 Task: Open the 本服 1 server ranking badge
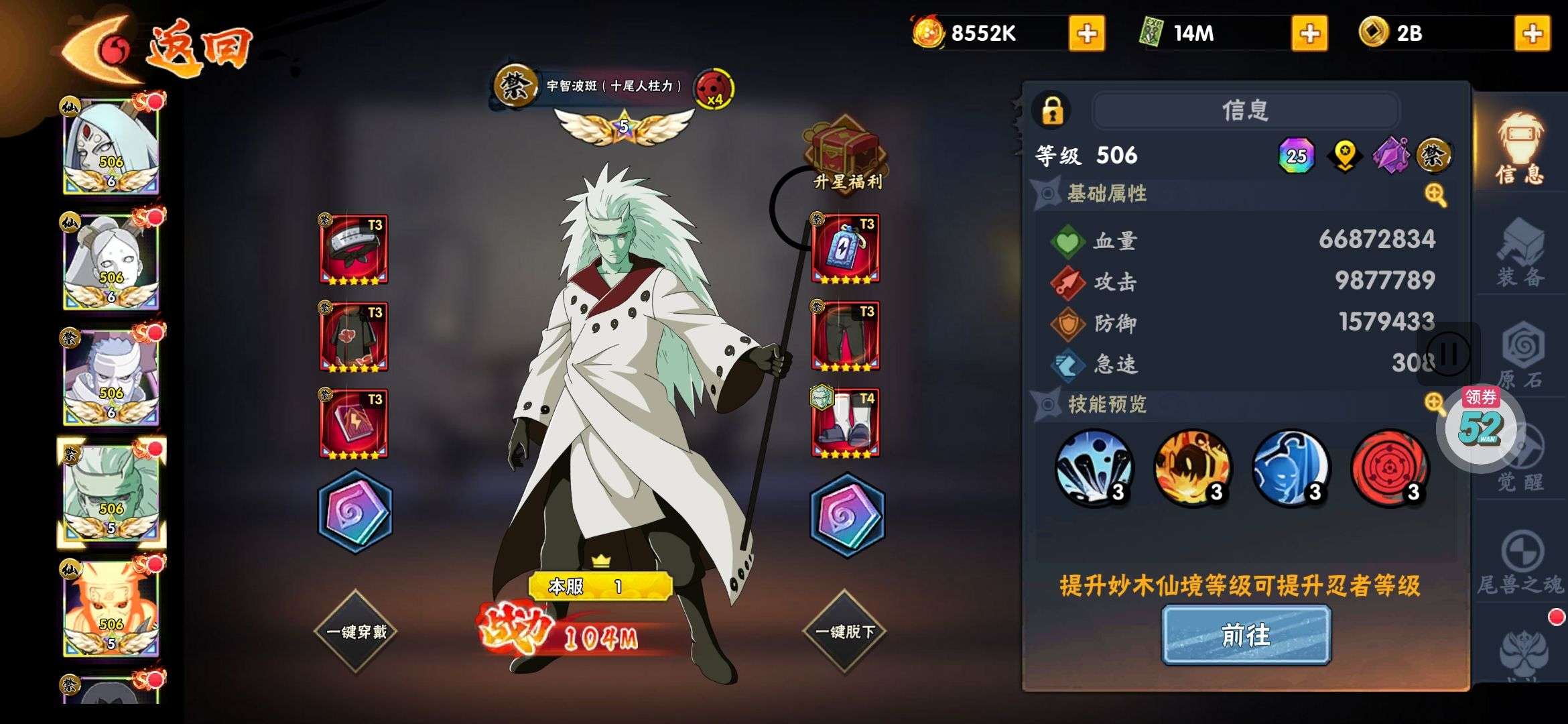point(600,587)
